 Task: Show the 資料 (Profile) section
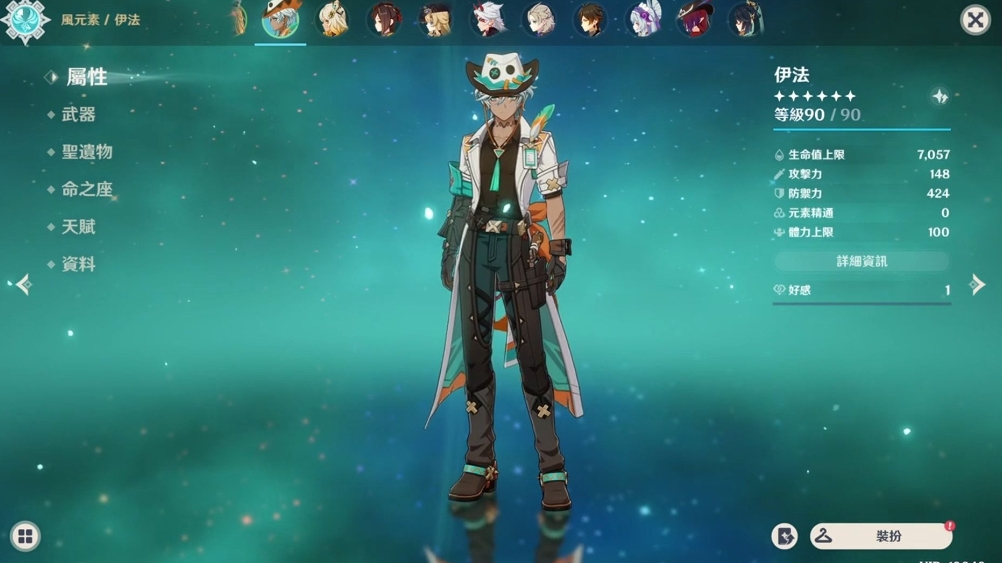click(x=78, y=264)
